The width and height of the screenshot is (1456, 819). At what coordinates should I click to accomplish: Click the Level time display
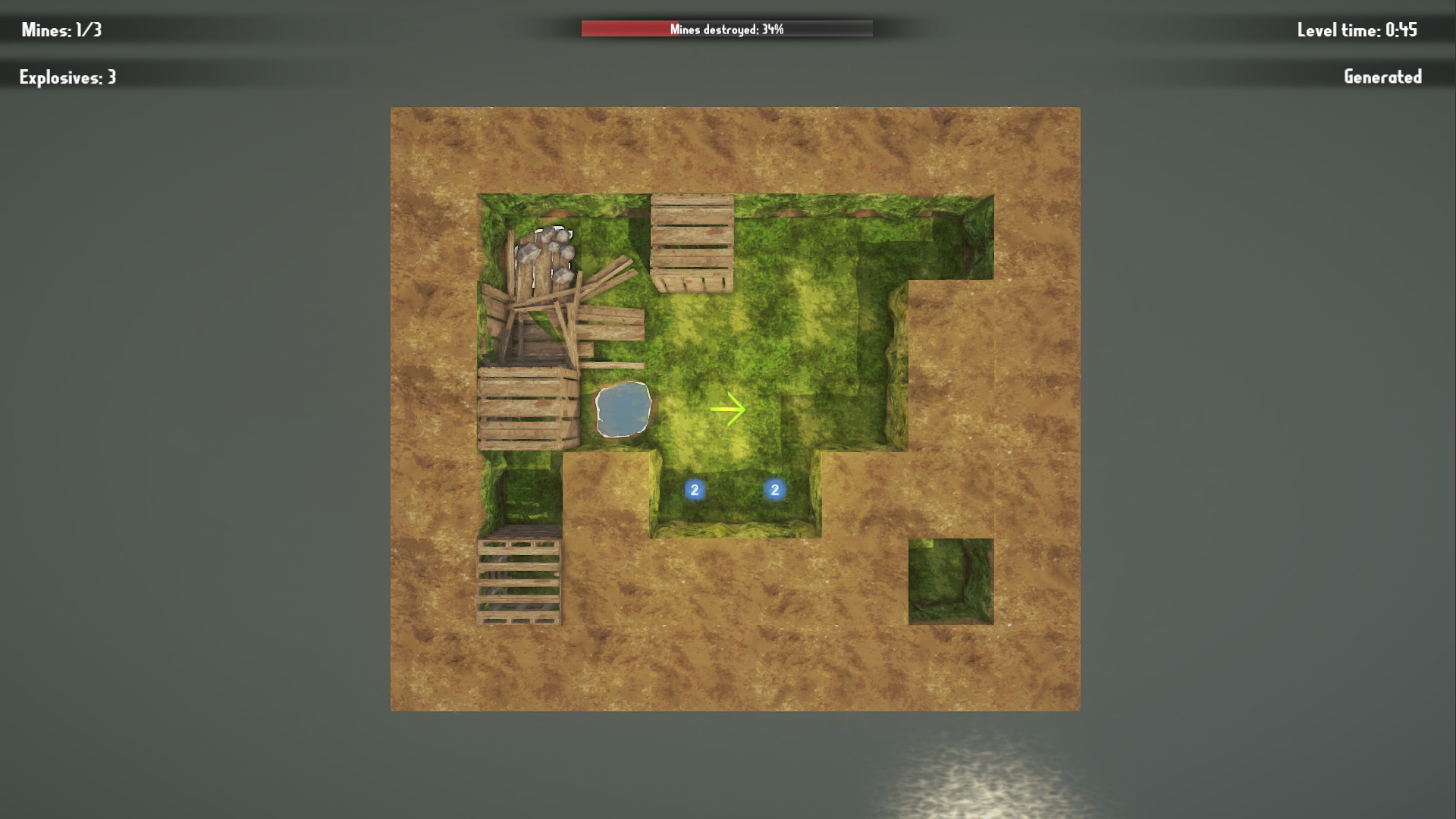(x=1357, y=30)
